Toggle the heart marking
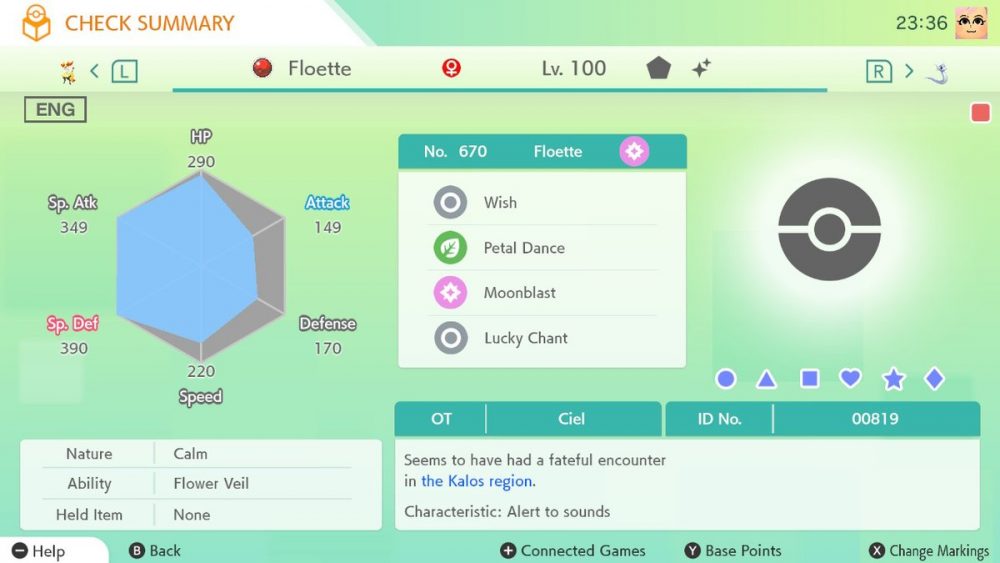The image size is (1000, 563). click(x=850, y=379)
